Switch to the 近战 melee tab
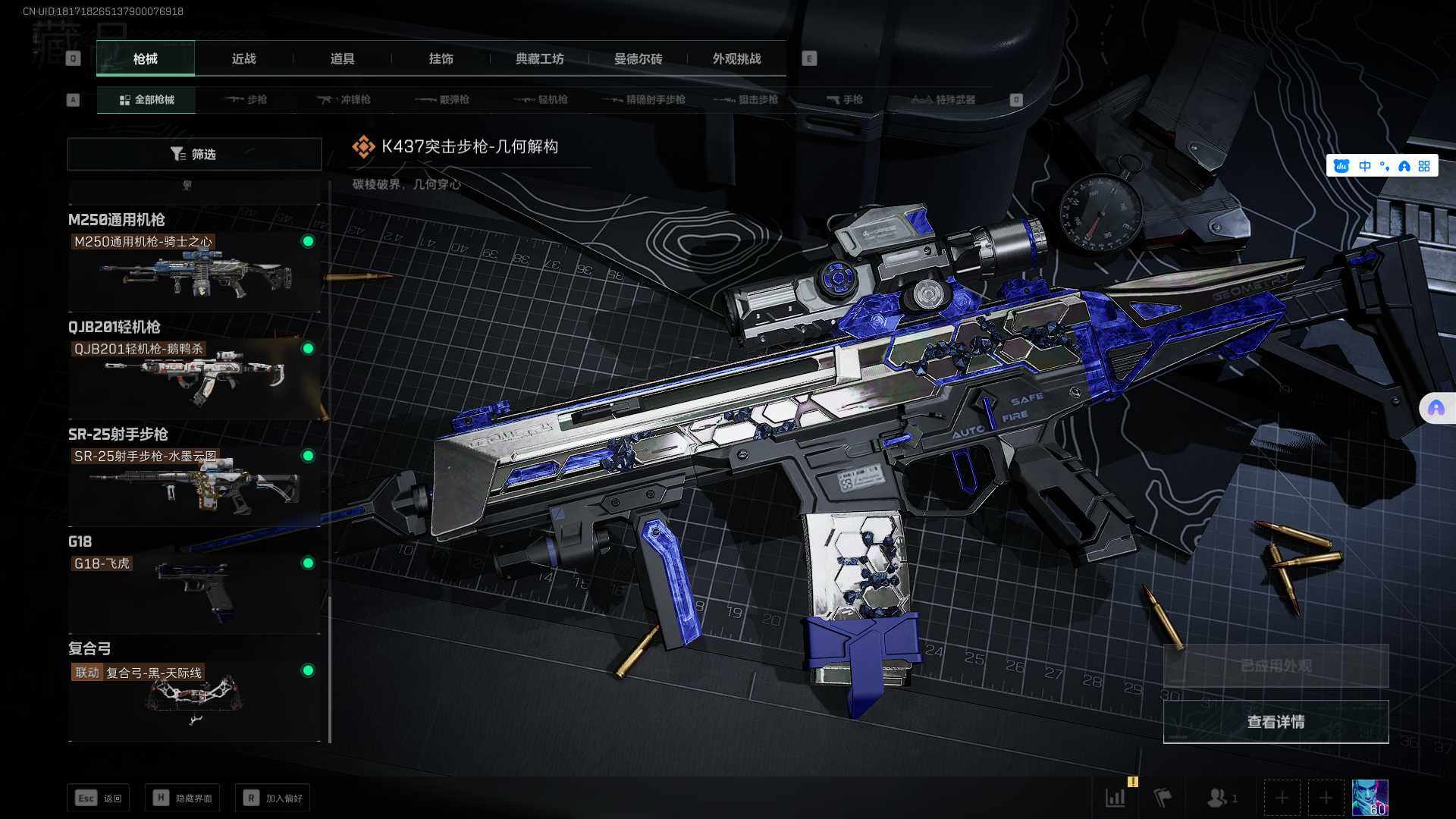 click(243, 58)
